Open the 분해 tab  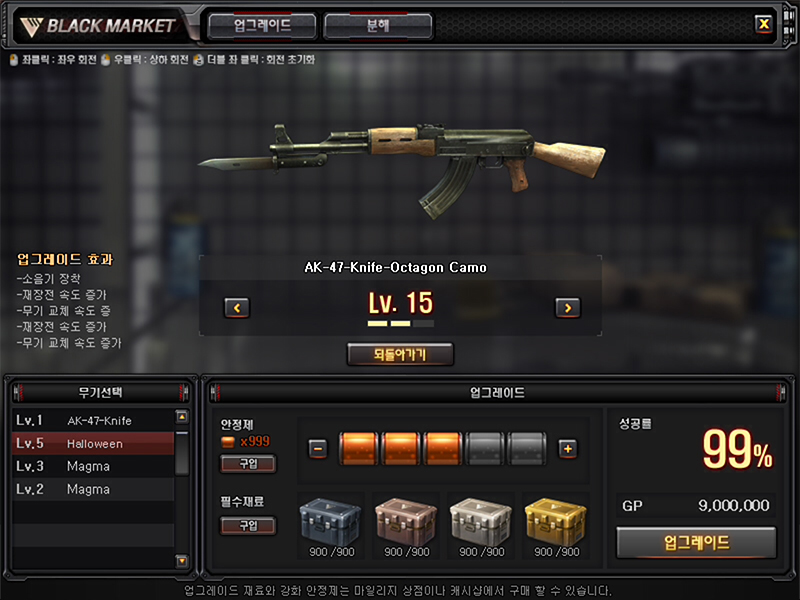[x=378, y=26]
